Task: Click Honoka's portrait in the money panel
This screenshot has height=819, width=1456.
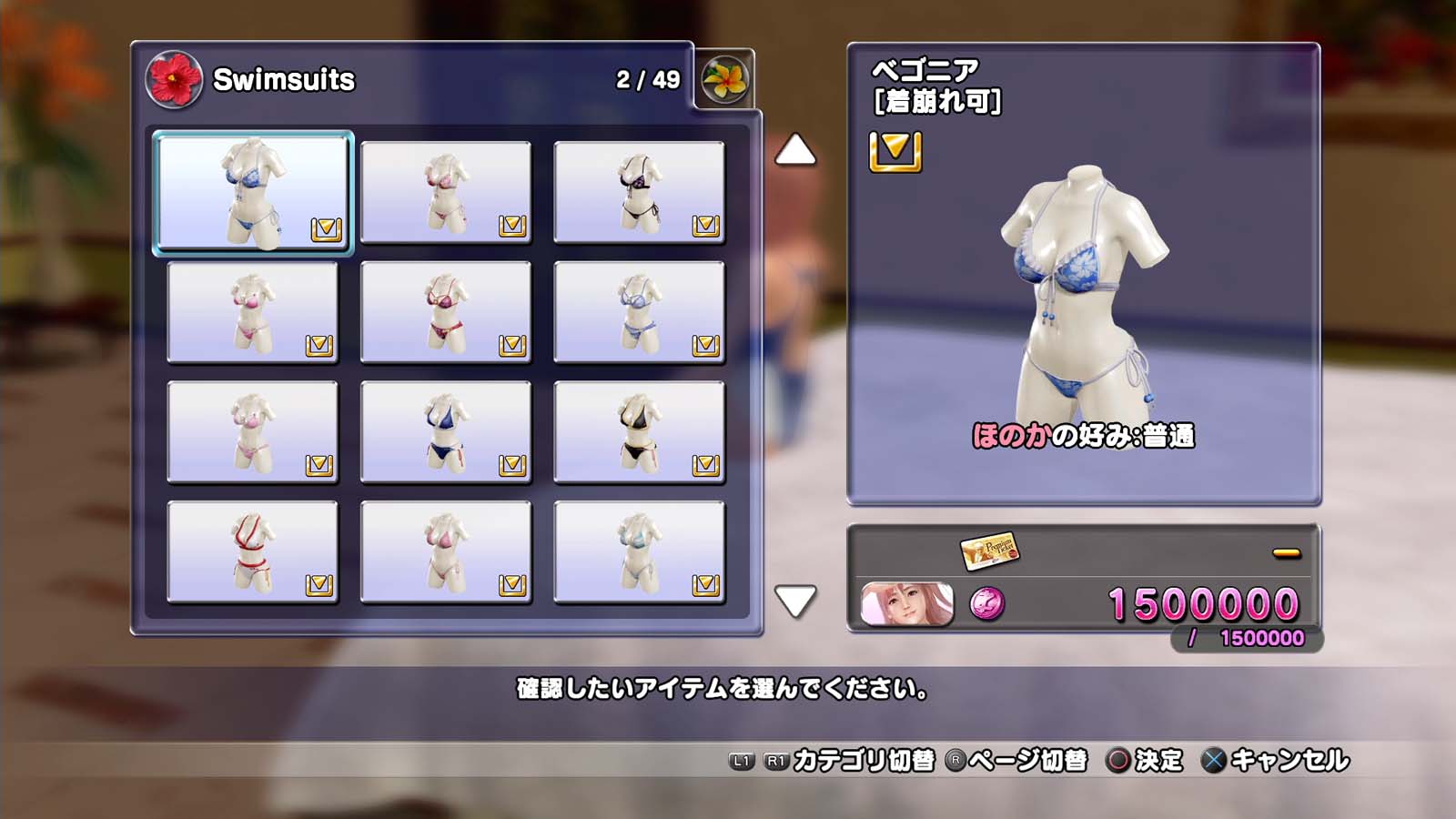Action: (906, 604)
